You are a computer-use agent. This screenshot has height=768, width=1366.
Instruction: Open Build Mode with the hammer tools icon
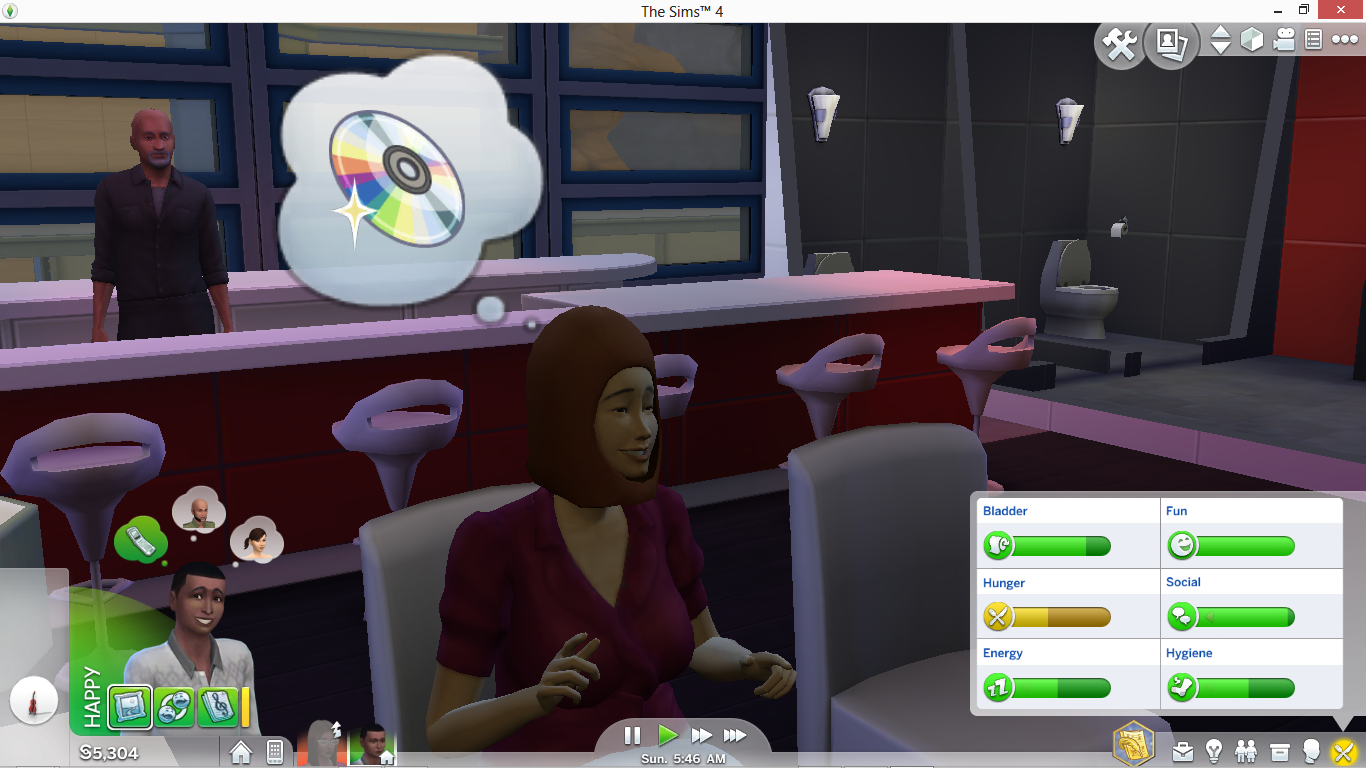(x=1120, y=44)
